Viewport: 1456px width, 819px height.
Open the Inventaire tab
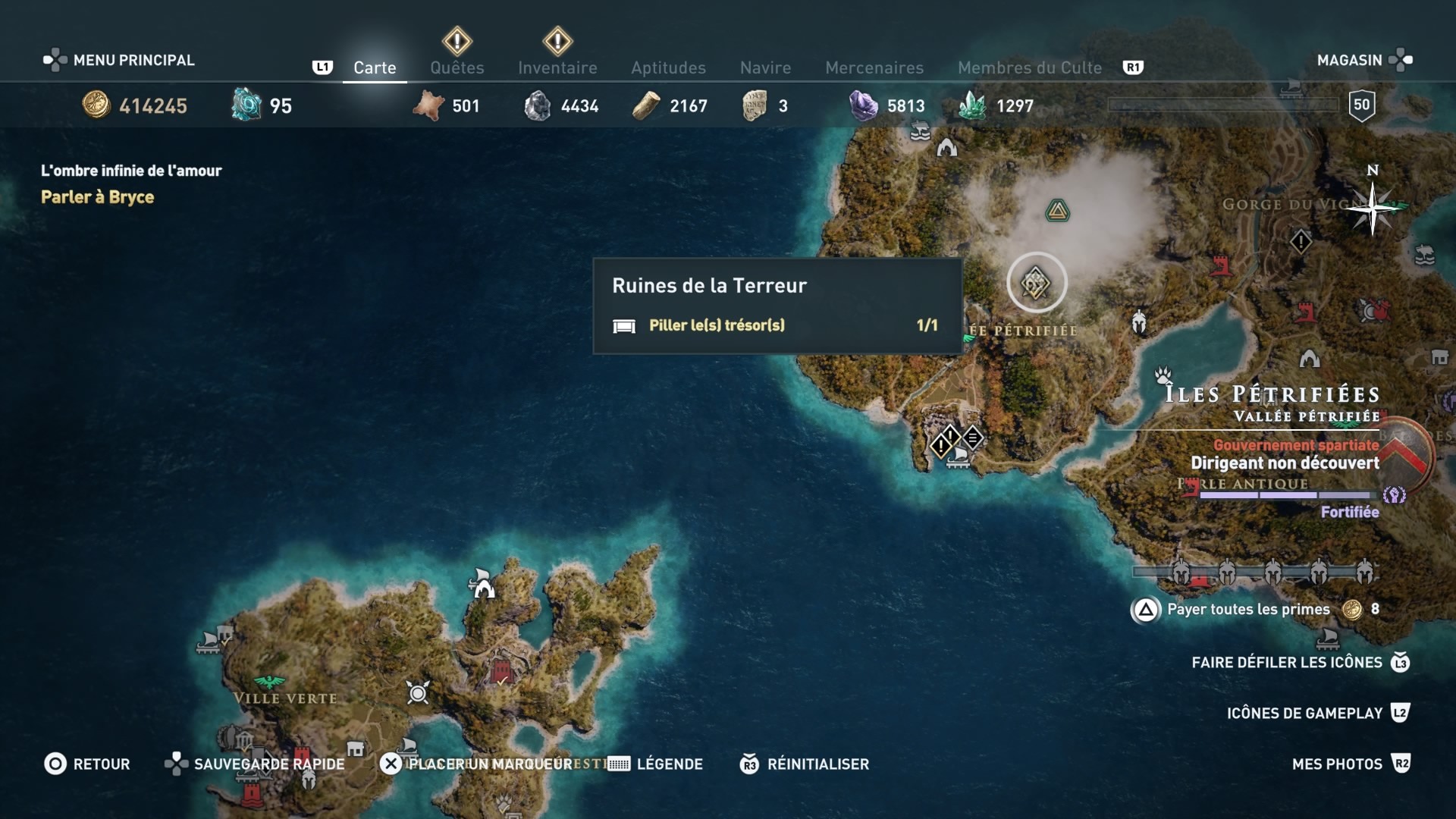557,67
